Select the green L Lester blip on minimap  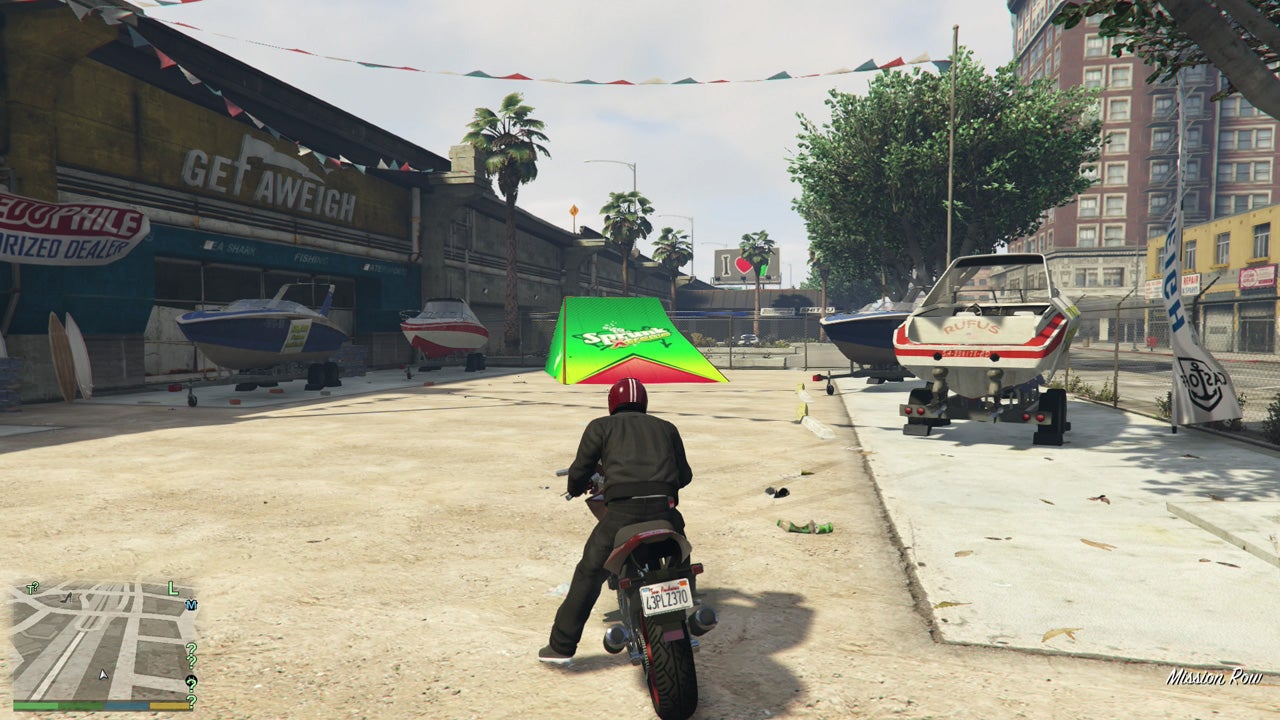point(172,588)
